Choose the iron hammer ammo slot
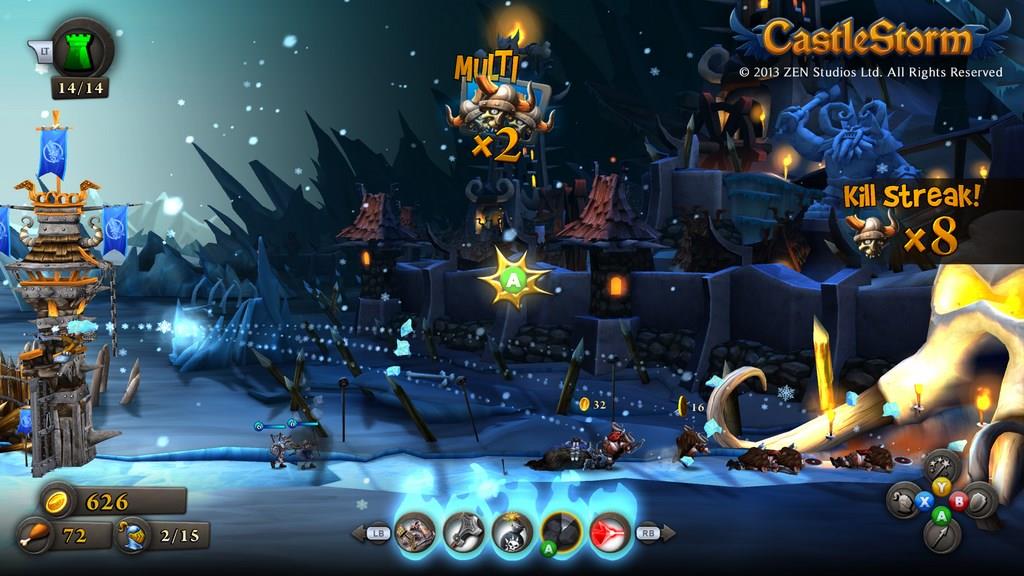 point(464,533)
